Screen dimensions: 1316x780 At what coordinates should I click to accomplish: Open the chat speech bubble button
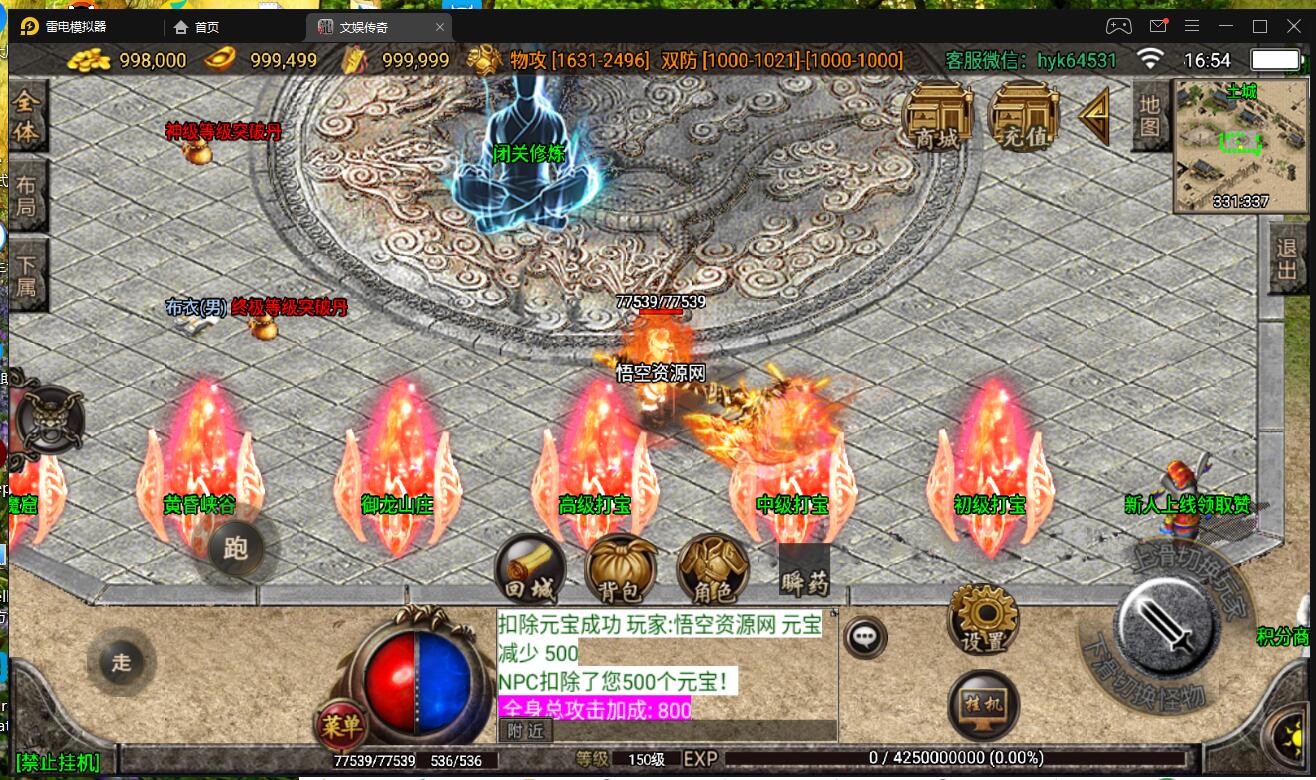click(864, 636)
